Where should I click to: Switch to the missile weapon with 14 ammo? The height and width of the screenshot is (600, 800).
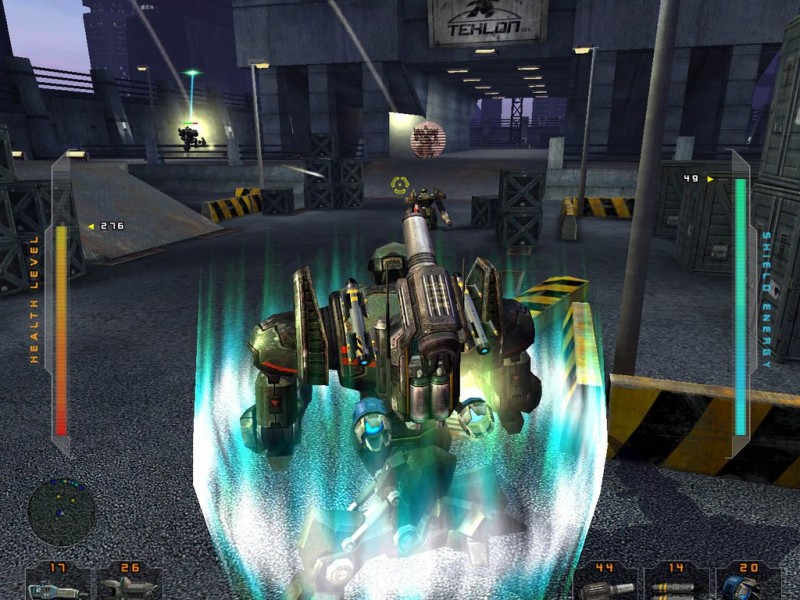pyautogui.click(x=676, y=583)
